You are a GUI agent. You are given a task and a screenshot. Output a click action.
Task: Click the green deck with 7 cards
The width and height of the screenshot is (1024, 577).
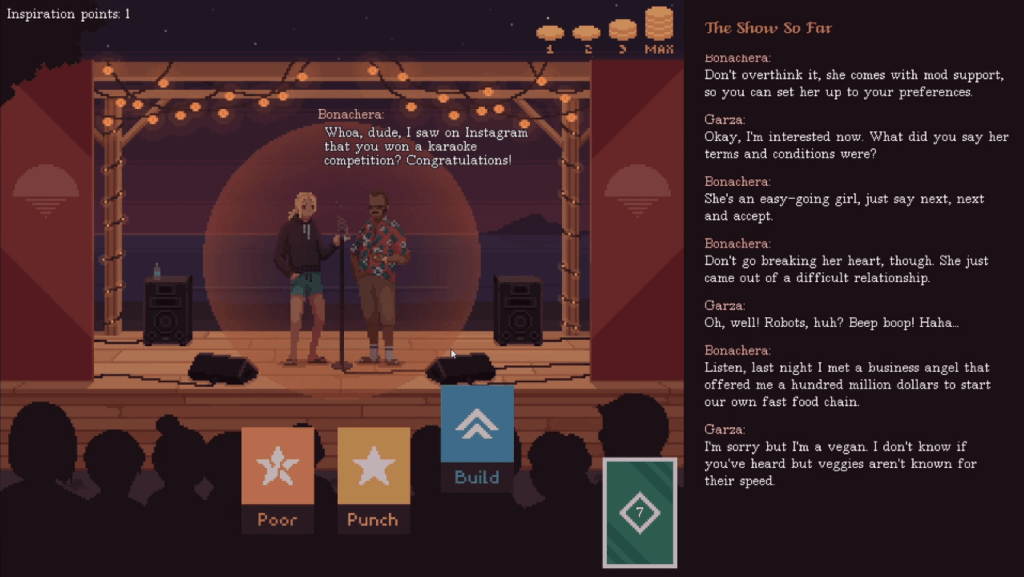640,512
